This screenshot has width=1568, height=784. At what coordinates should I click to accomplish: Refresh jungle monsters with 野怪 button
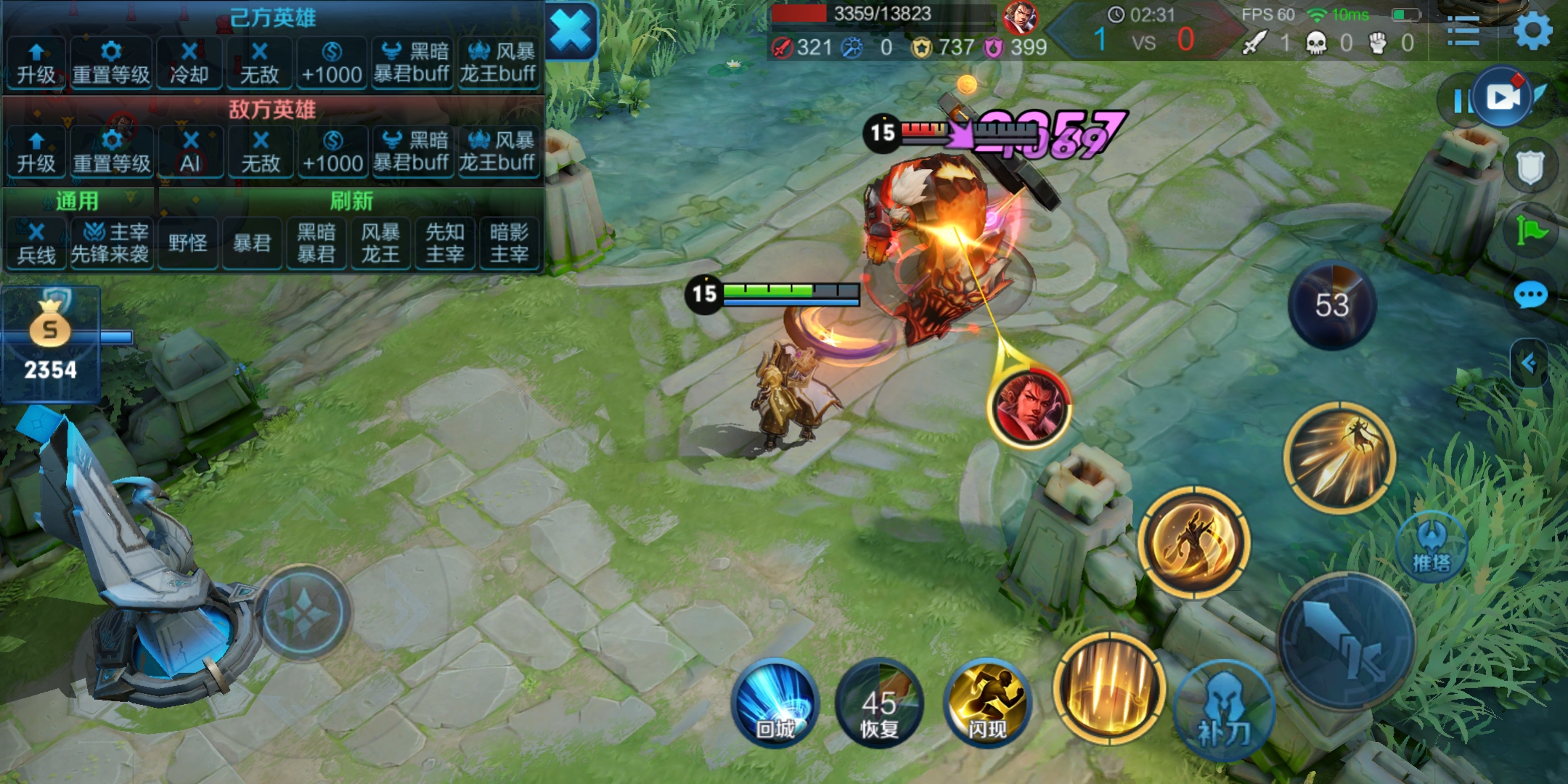[x=188, y=243]
